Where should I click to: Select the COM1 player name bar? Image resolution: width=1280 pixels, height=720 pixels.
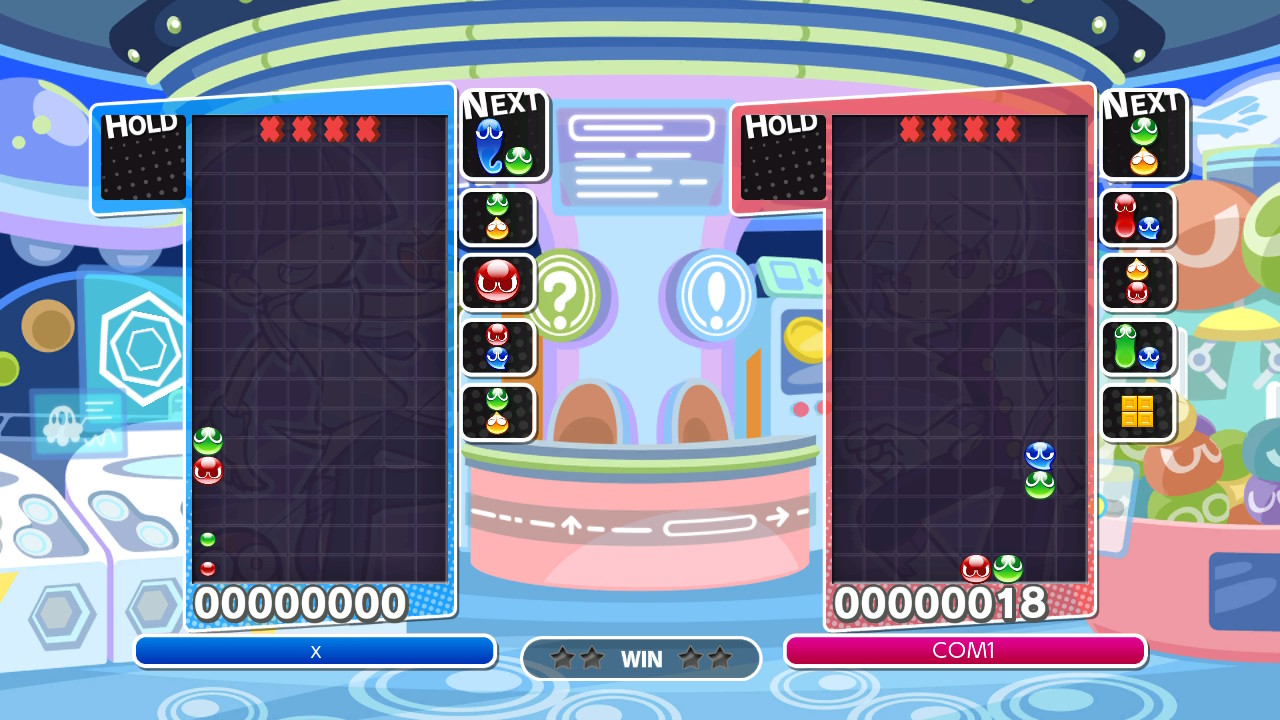[964, 651]
